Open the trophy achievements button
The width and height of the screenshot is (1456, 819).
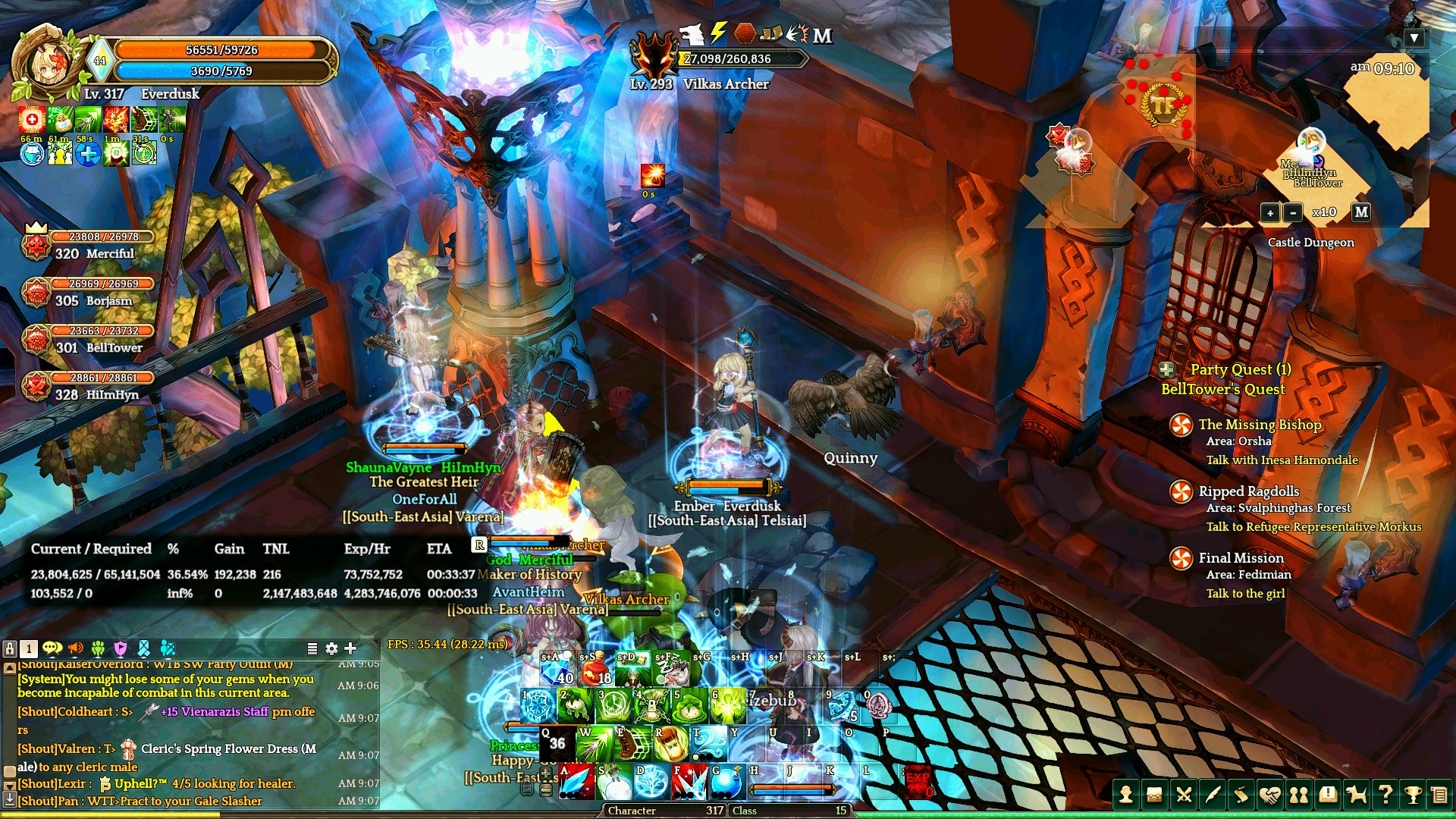1412,794
